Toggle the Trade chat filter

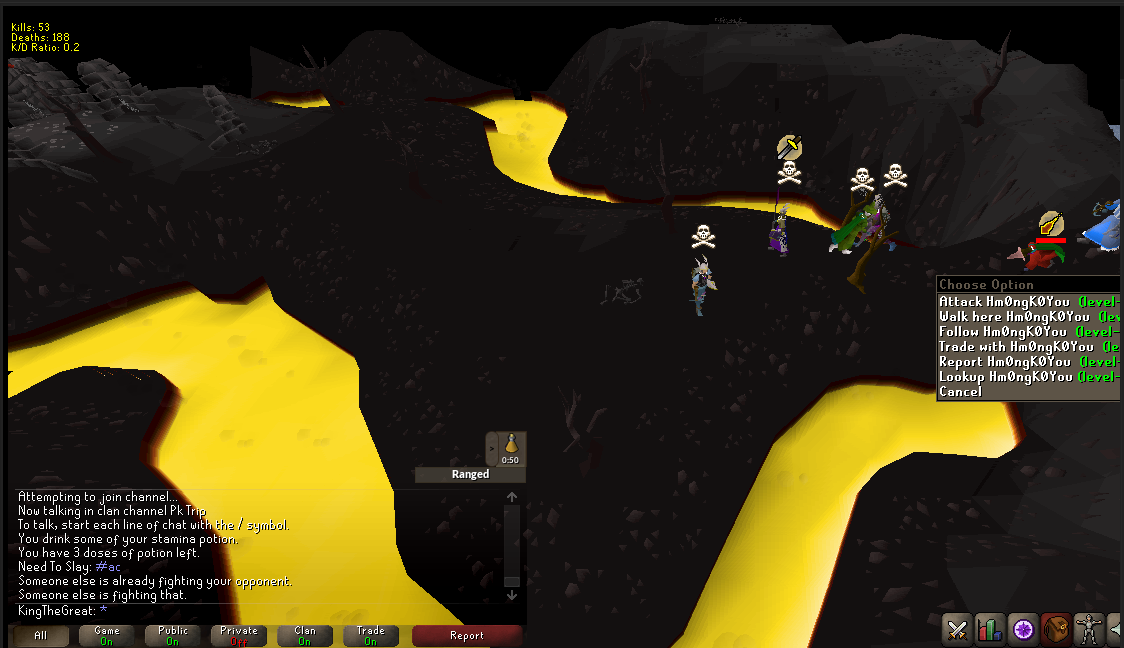coord(371,636)
